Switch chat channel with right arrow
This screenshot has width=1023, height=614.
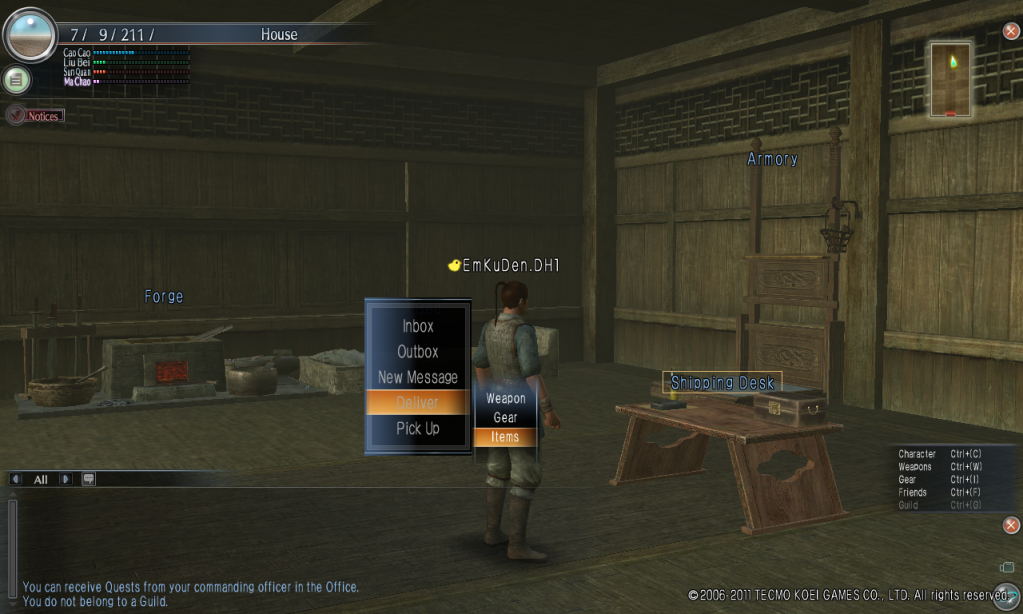[x=65, y=479]
